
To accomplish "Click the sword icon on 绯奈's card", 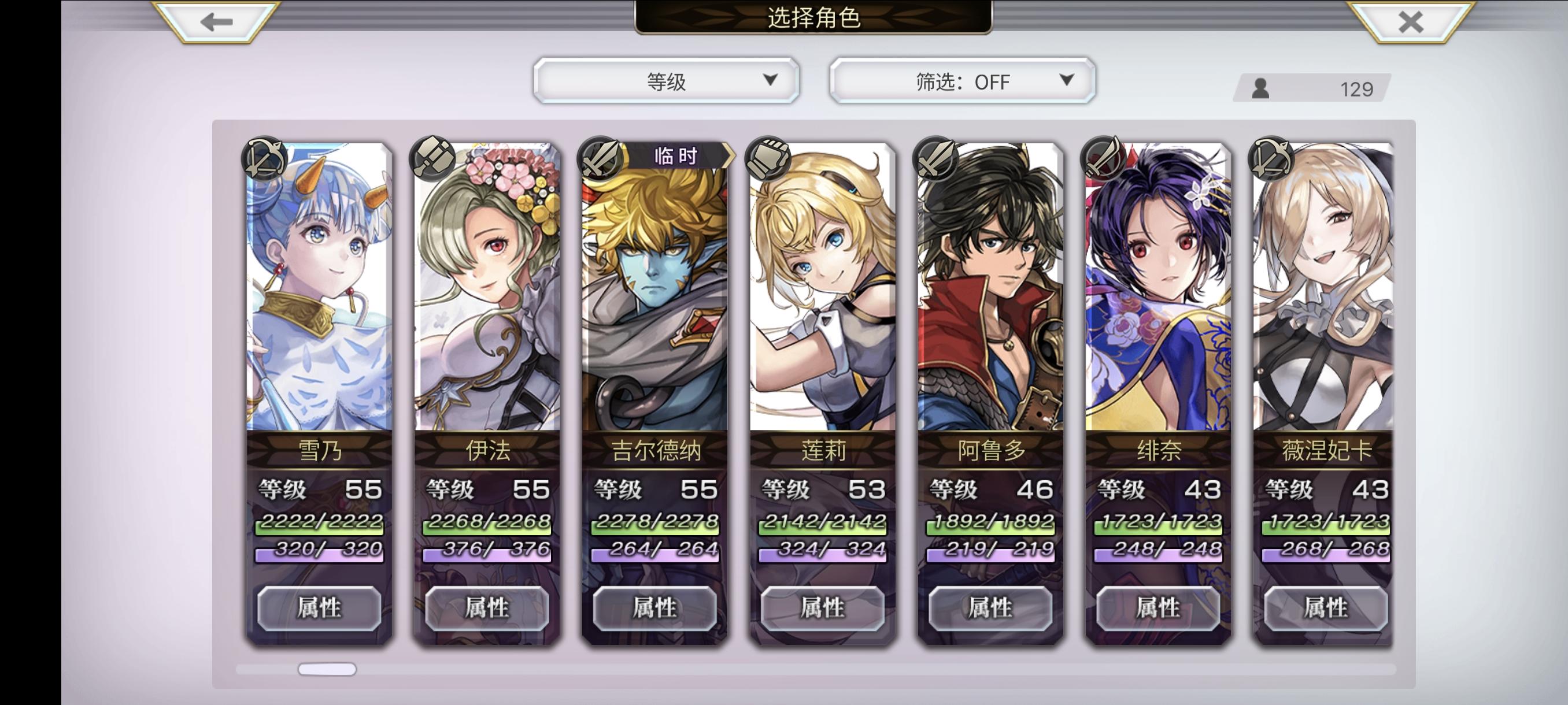I will (1104, 159).
